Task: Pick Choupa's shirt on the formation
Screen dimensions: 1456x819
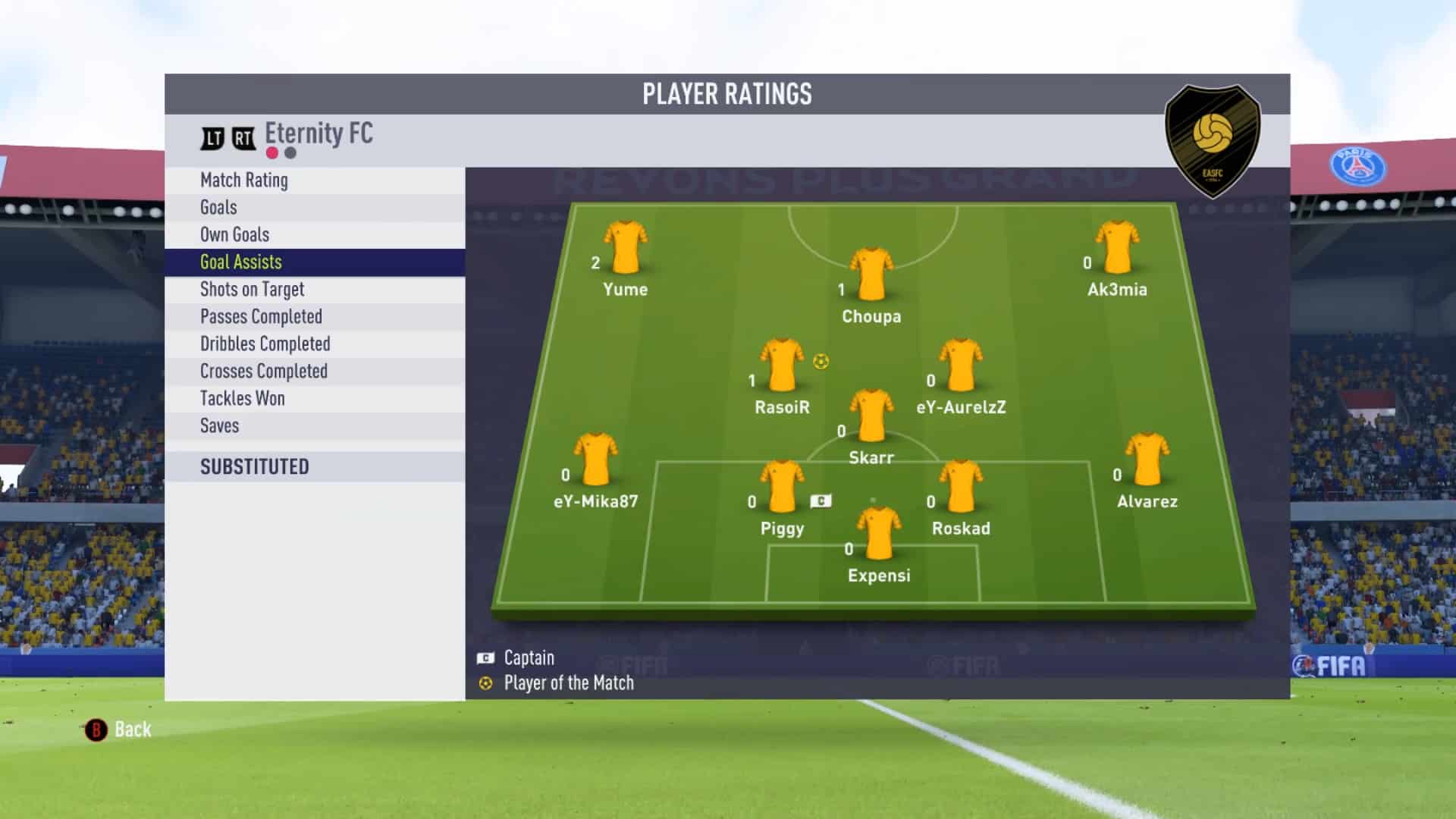Action: (871, 274)
